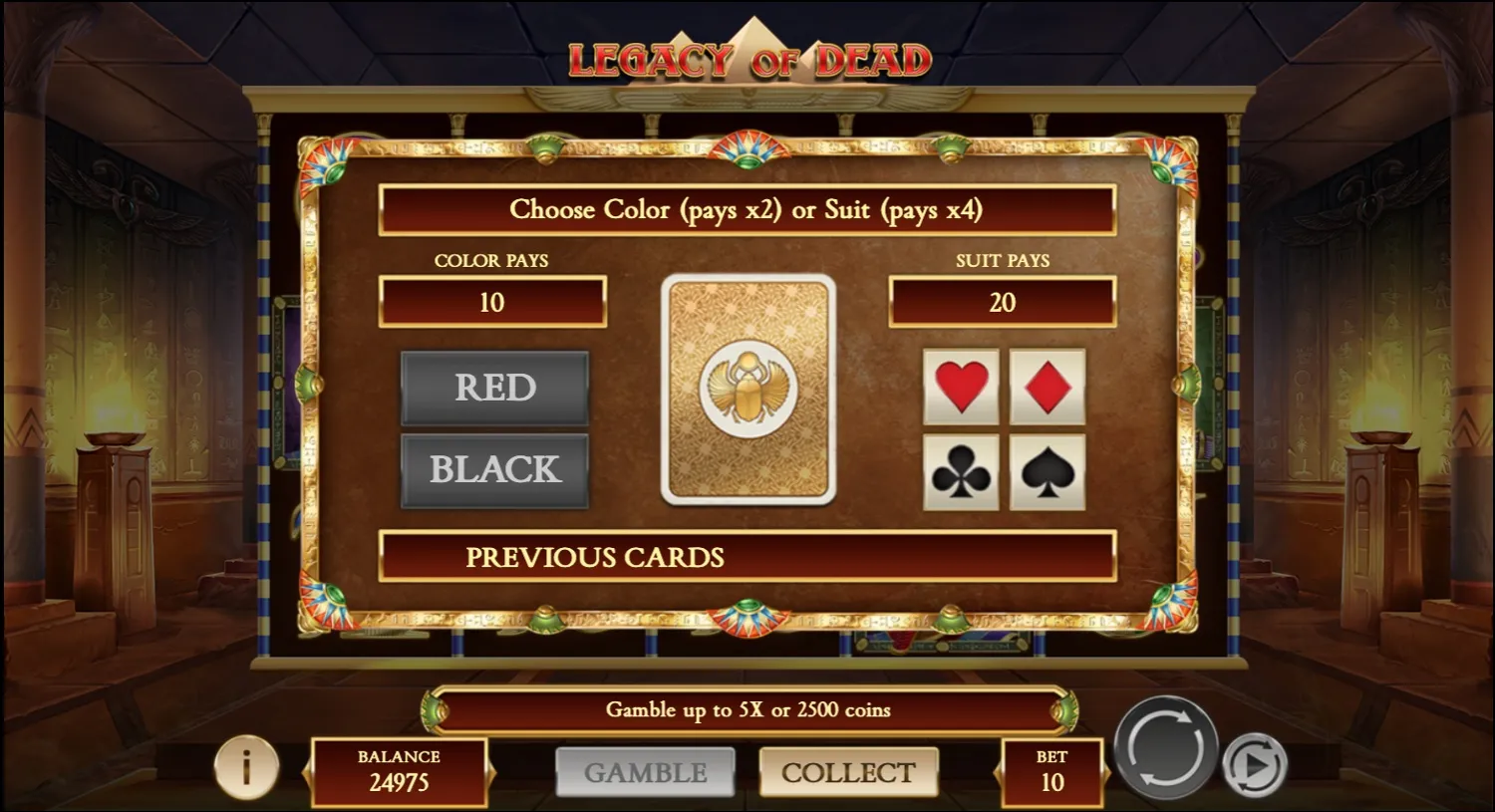The width and height of the screenshot is (1495, 812).
Task: Select the spades suit icon
Action: 1046,471
